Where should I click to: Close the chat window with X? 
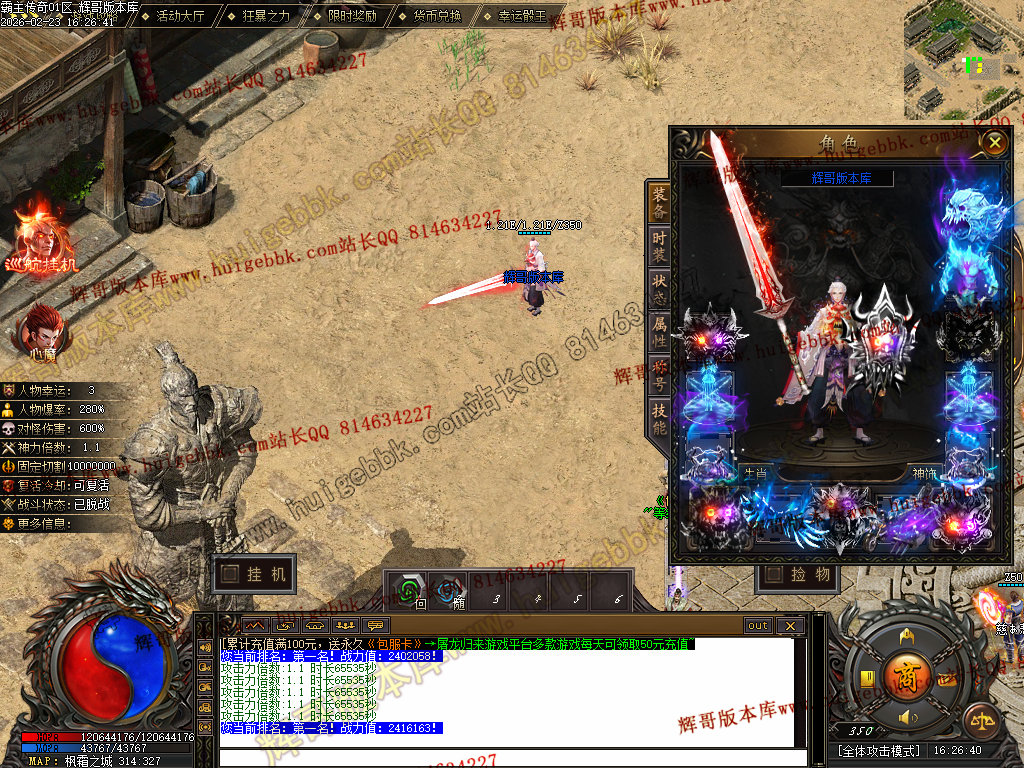(790, 626)
